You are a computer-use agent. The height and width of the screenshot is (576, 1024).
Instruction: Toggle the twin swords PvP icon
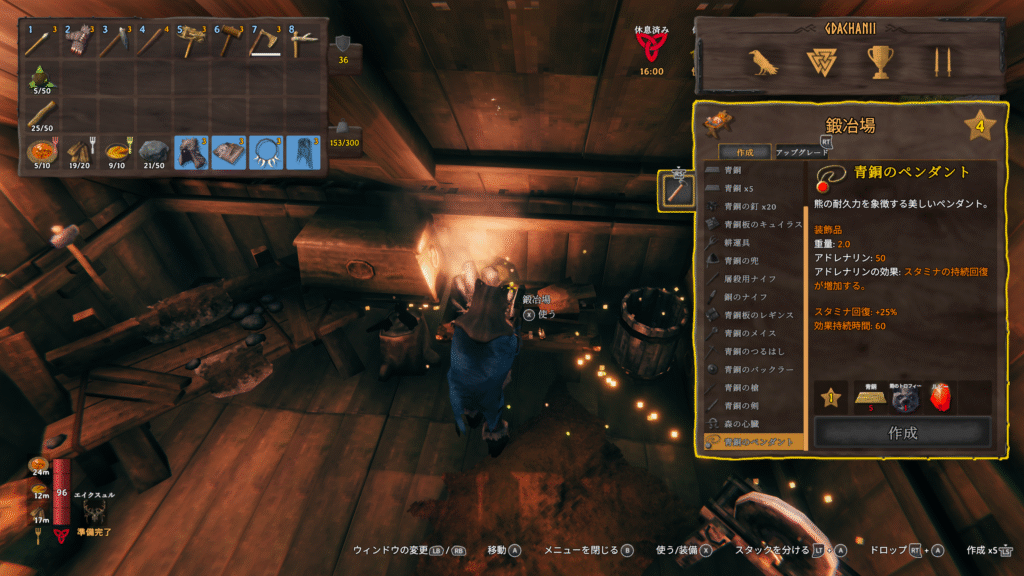click(x=939, y=63)
